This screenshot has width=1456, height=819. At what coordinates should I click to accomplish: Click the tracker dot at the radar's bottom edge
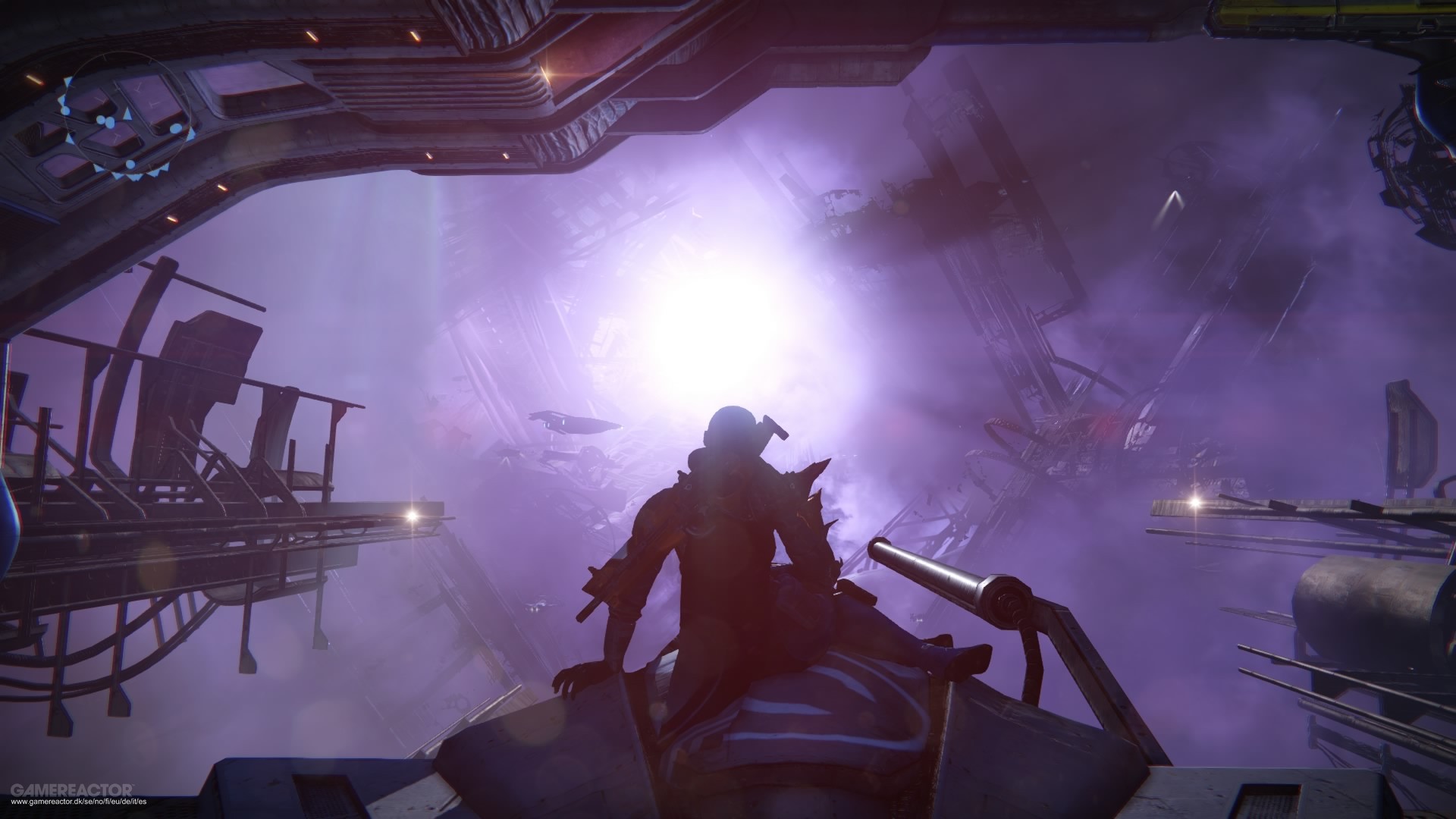point(130,165)
